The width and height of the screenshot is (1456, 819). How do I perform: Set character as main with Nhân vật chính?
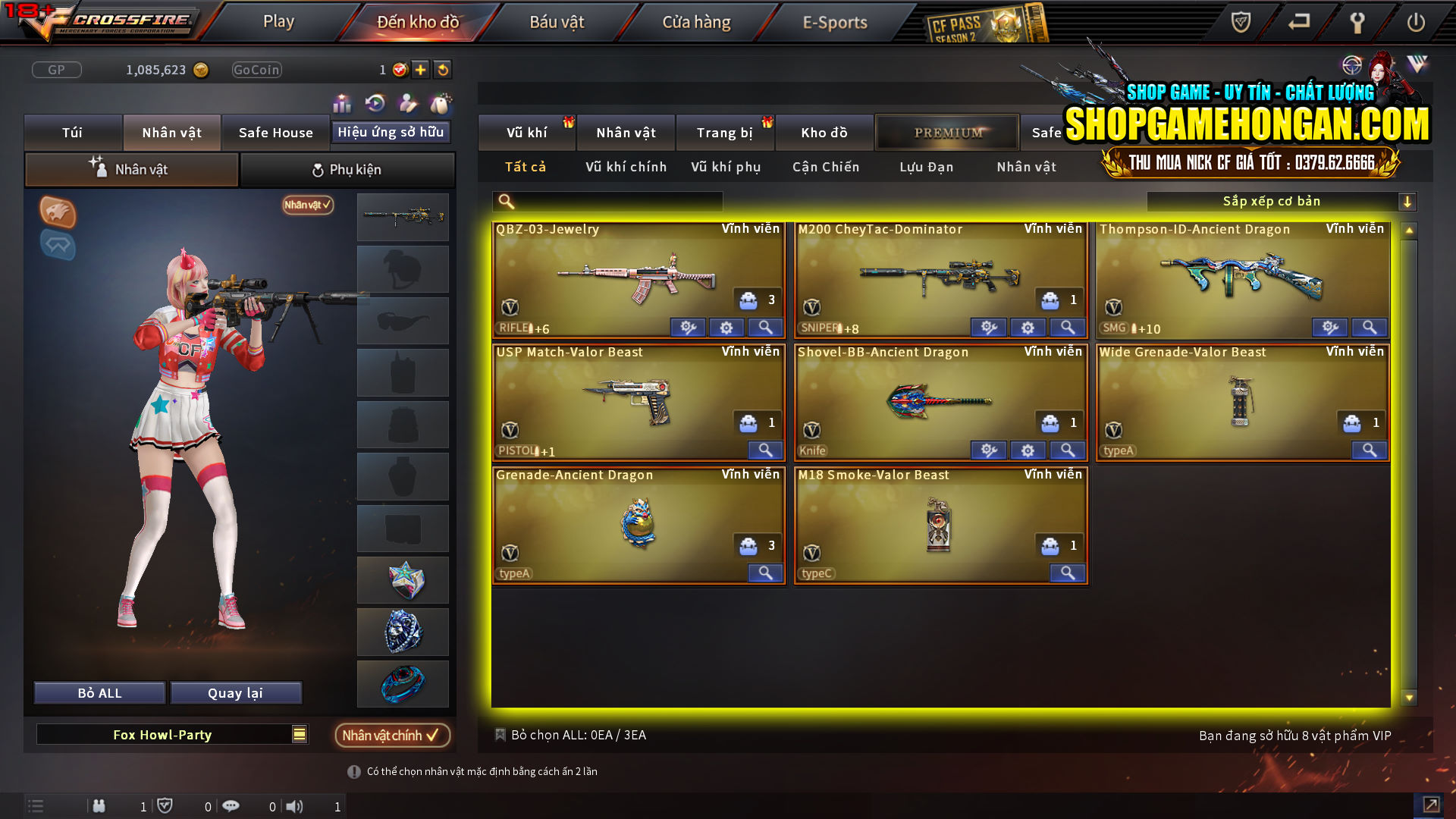pos(392,735)
